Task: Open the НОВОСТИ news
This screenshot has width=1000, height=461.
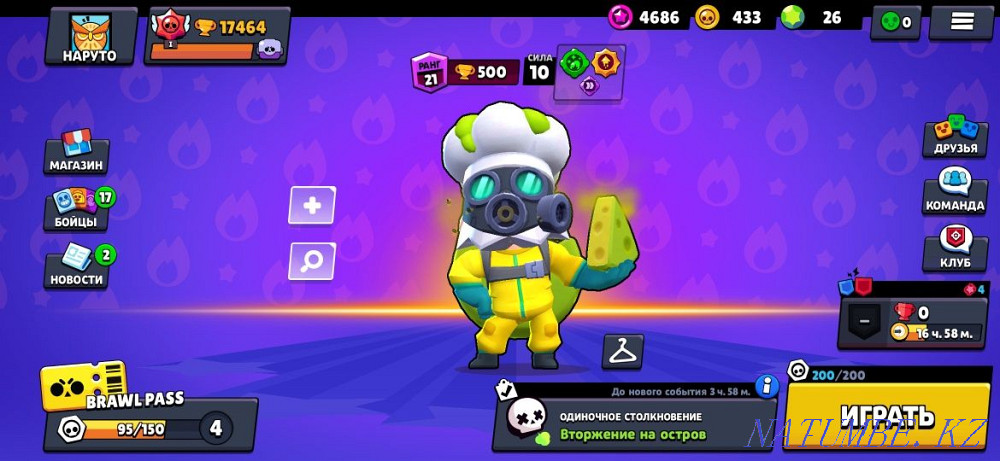Action: coord(76,267)
